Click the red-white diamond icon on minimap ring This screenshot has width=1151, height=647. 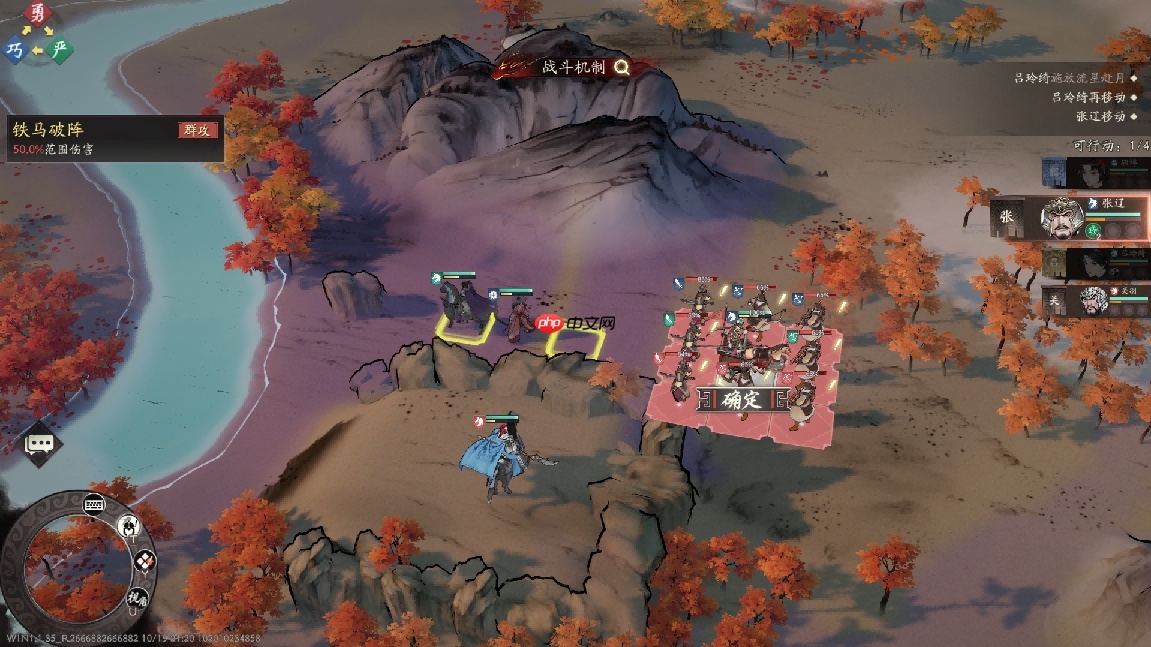tap(145, 561)
